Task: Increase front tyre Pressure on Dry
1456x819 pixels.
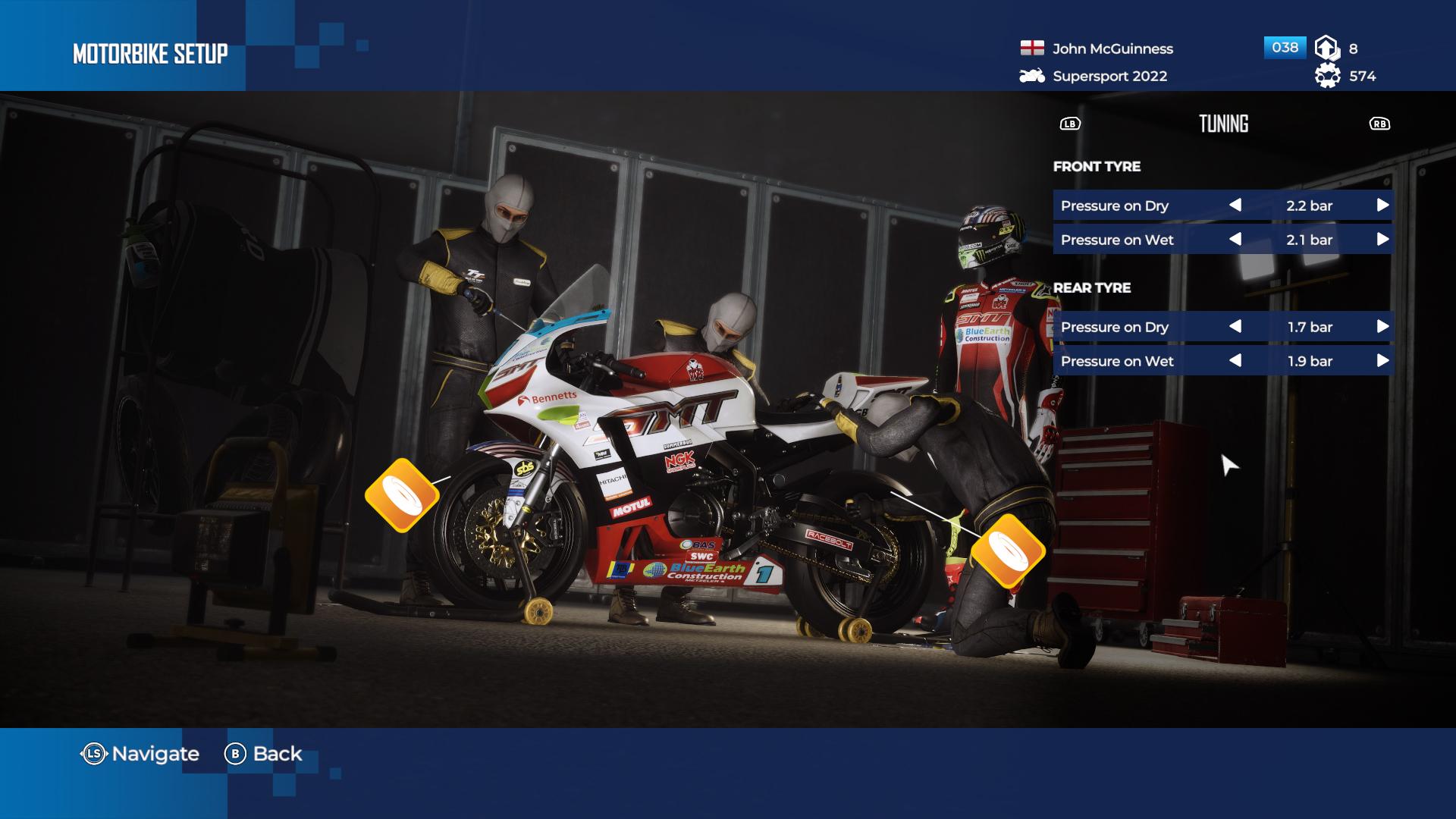Action: (x=1382, y=205)
